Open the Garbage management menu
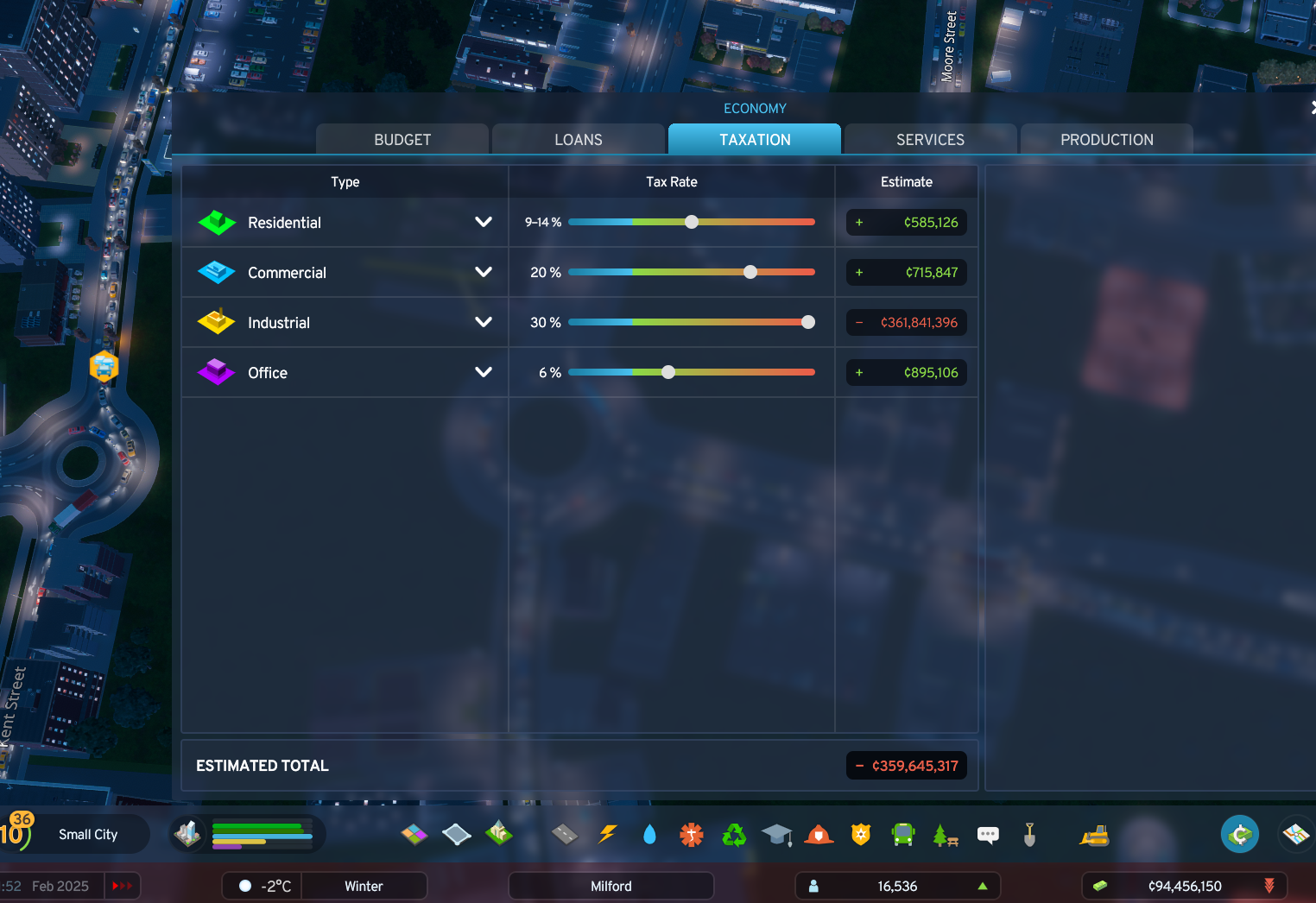Viewport: 1316px width, 903px height. [x=733, y=834]
